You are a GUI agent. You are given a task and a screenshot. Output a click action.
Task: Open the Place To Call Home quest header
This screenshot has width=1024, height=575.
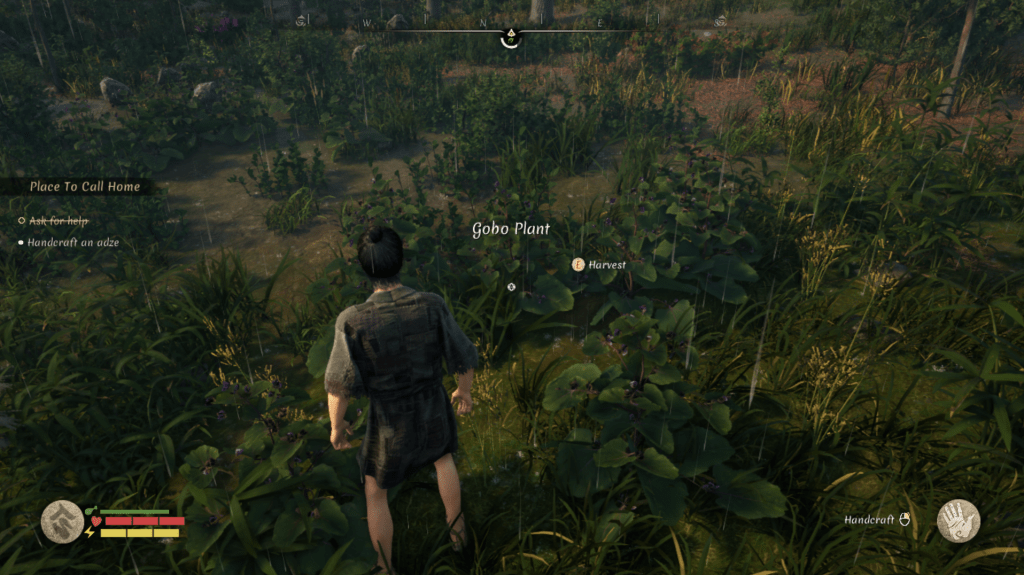(x=84, y=186)
